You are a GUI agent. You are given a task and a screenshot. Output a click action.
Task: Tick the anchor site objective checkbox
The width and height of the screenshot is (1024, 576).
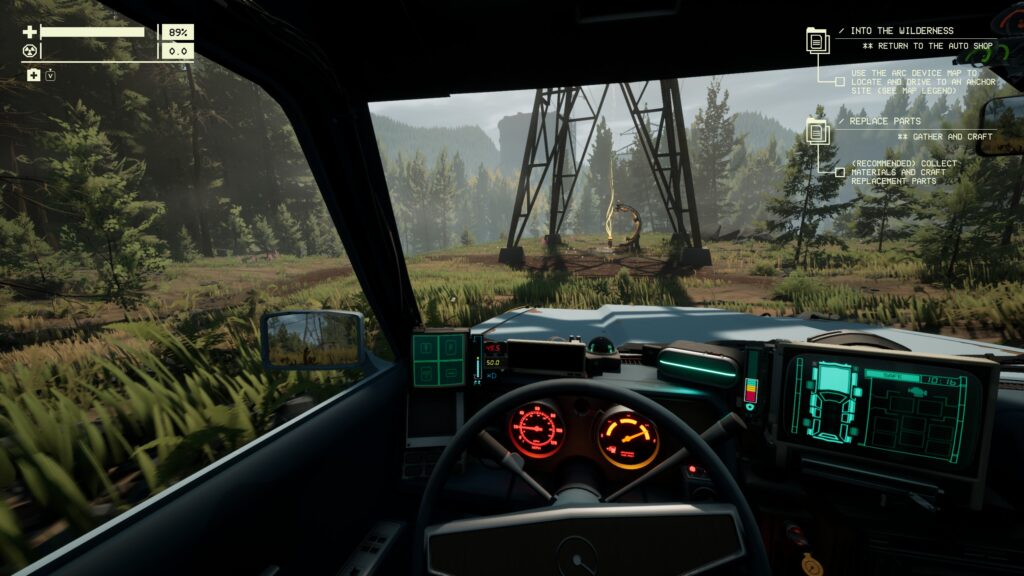(840, 81)
